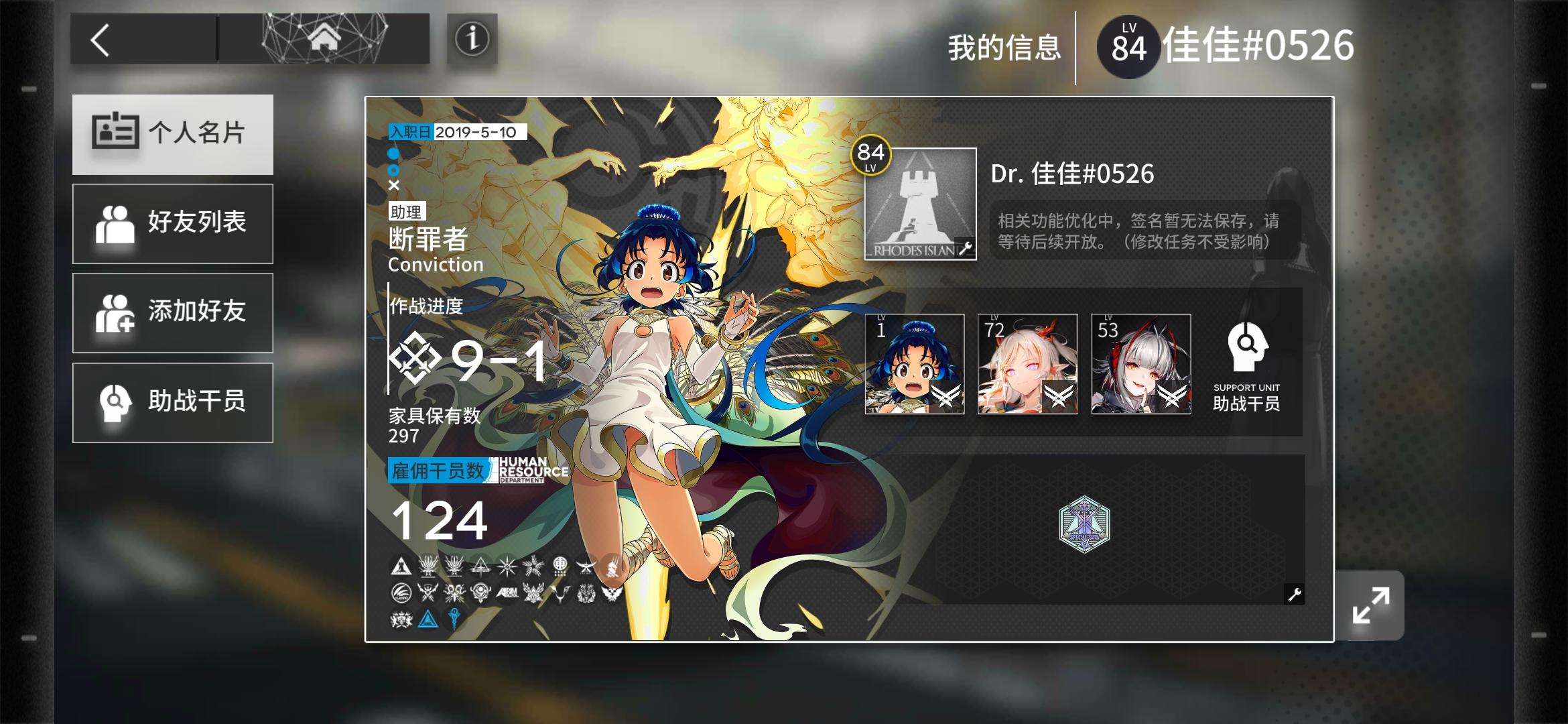The image size is (1568, 724).
Task: Select the level 53 support operator thumbnail
Action: point(1140,363)
